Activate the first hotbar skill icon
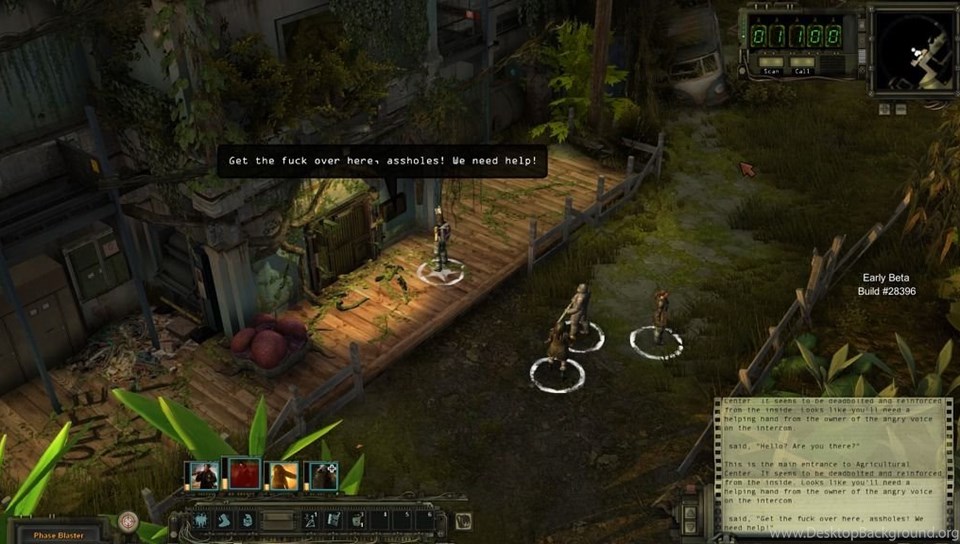Viewport: 960px width, 544px height. (x=200, y=521)
